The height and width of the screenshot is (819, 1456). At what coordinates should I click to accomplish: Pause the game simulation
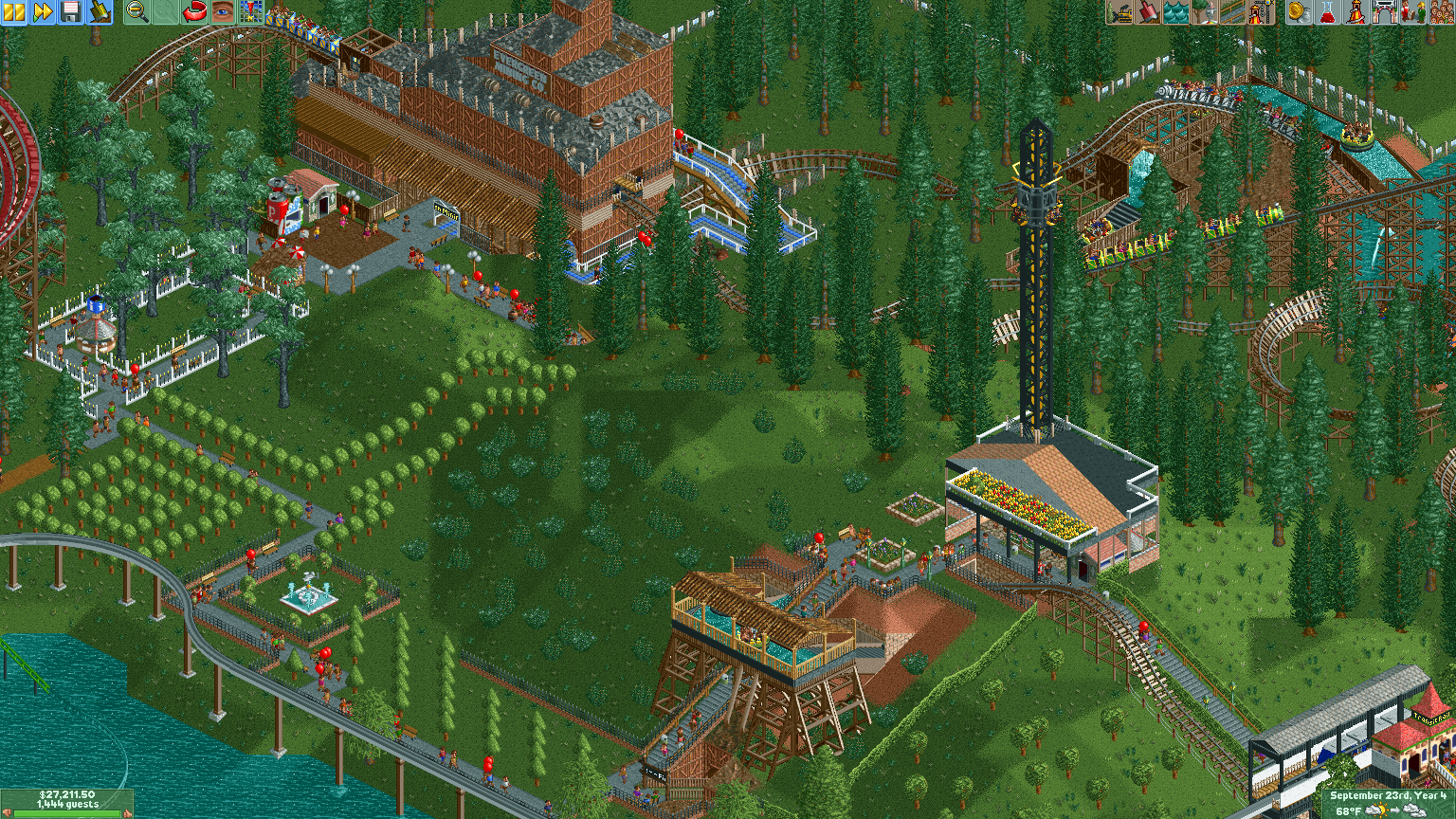[x=13, y=13]
